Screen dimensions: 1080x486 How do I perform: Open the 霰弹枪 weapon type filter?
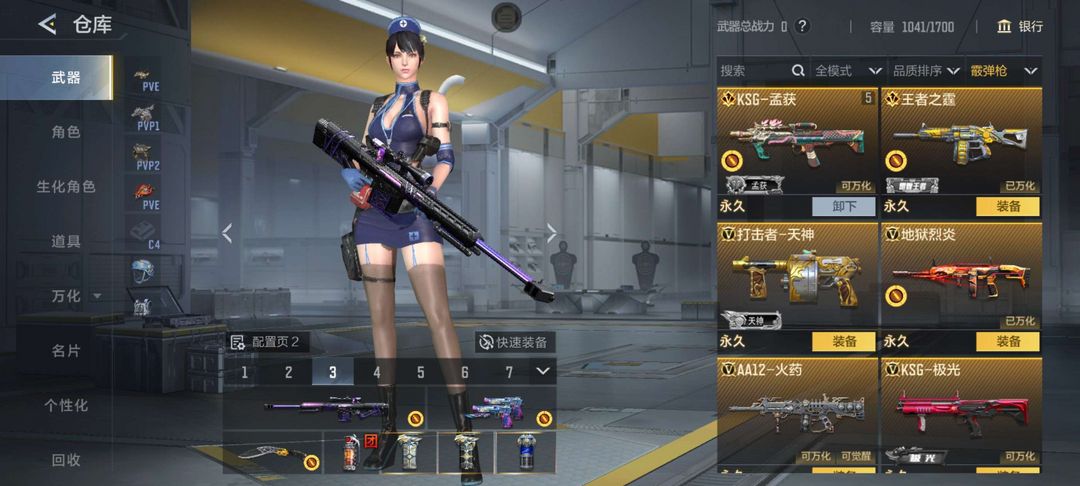[x=1003, y=71]
